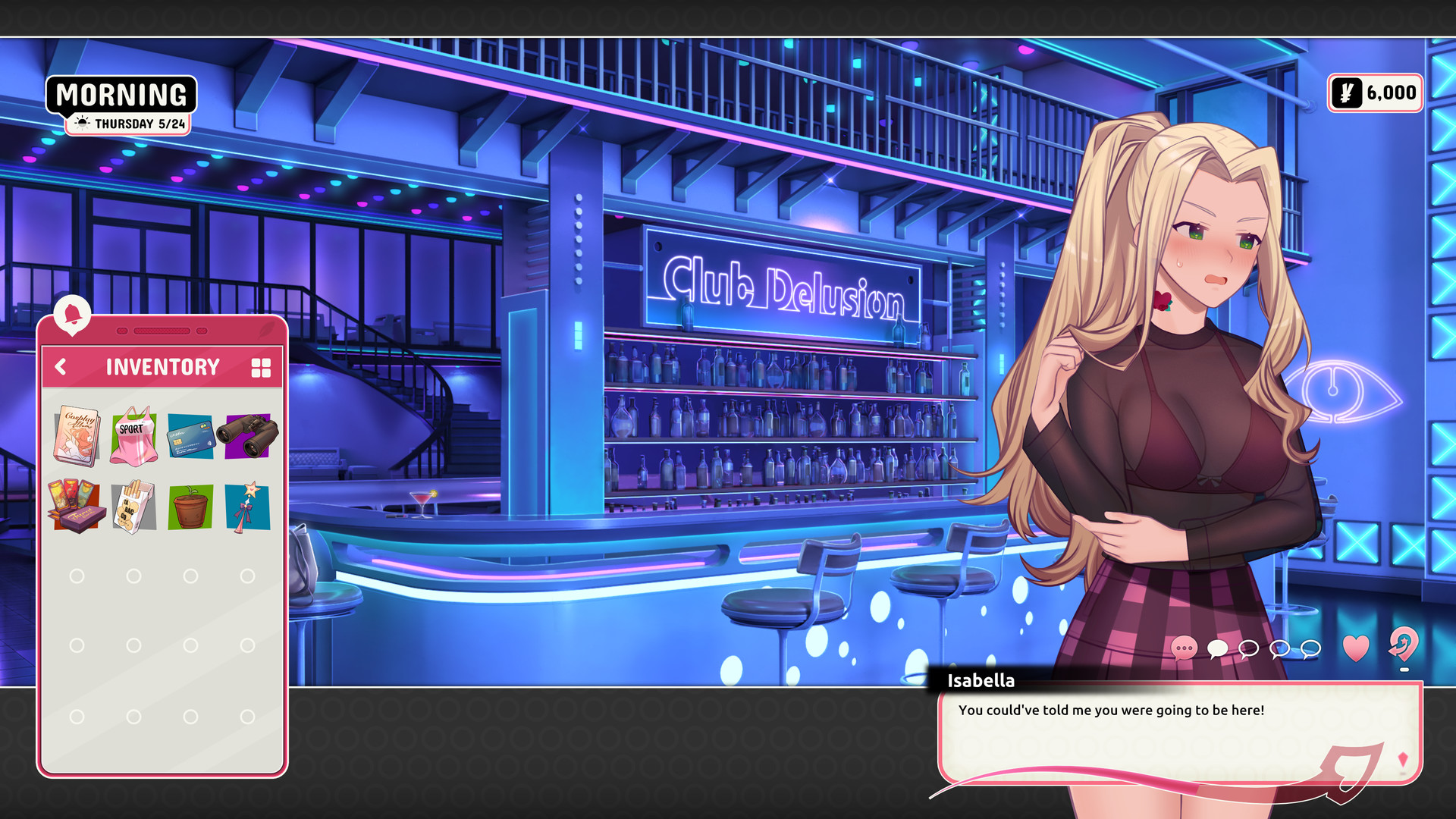The width and height of the screenshot is (1456, 819).
Task: Pick the potted plant inventory item
Action: [x=190, y=507]
